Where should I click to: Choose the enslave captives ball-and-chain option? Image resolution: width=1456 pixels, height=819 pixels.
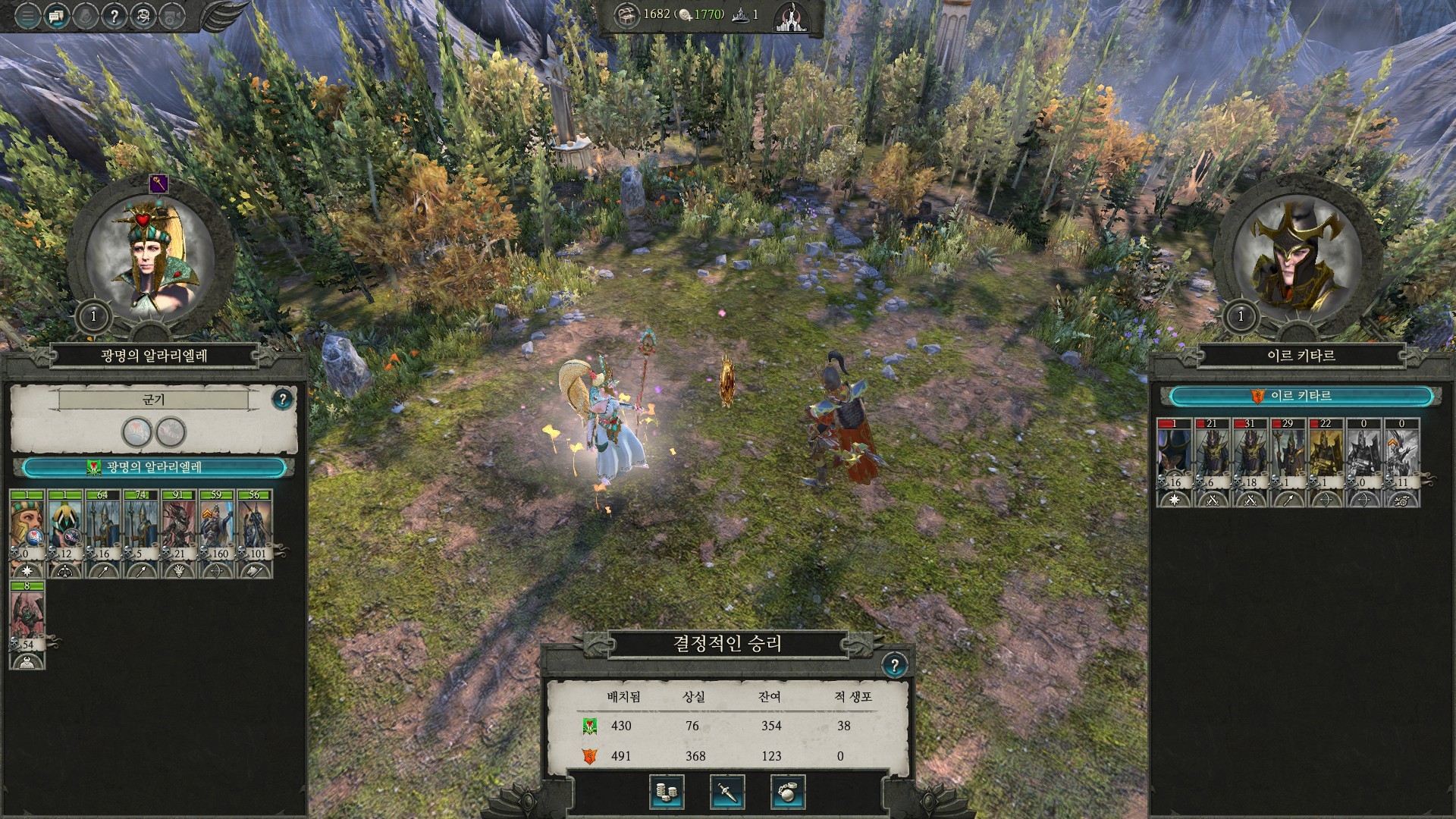(x=788, y=792)
